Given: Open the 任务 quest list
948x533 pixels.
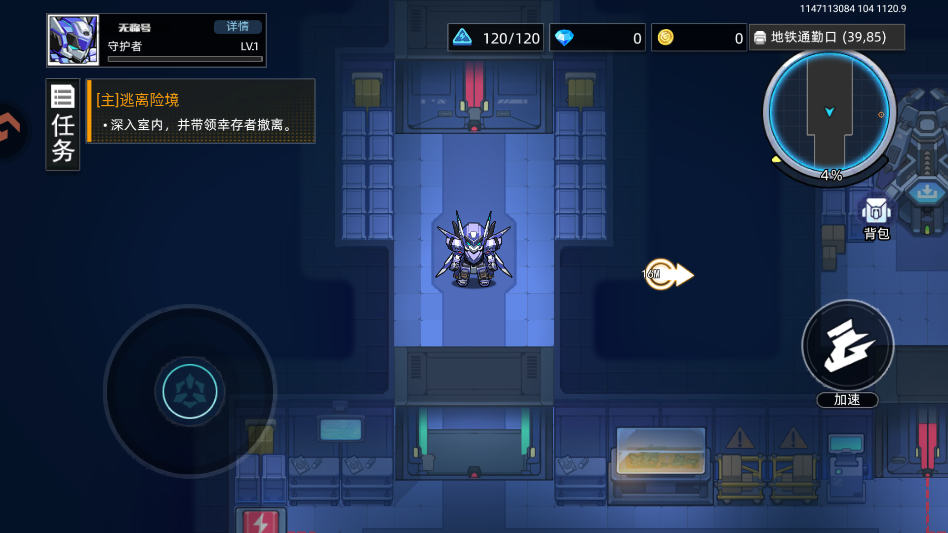Looking at the screenshot, I should pos(63,125).
